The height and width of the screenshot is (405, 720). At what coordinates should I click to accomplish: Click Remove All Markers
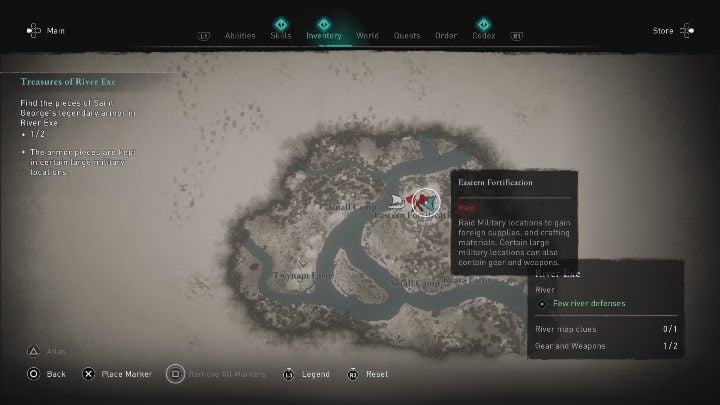tap(216, 374)
